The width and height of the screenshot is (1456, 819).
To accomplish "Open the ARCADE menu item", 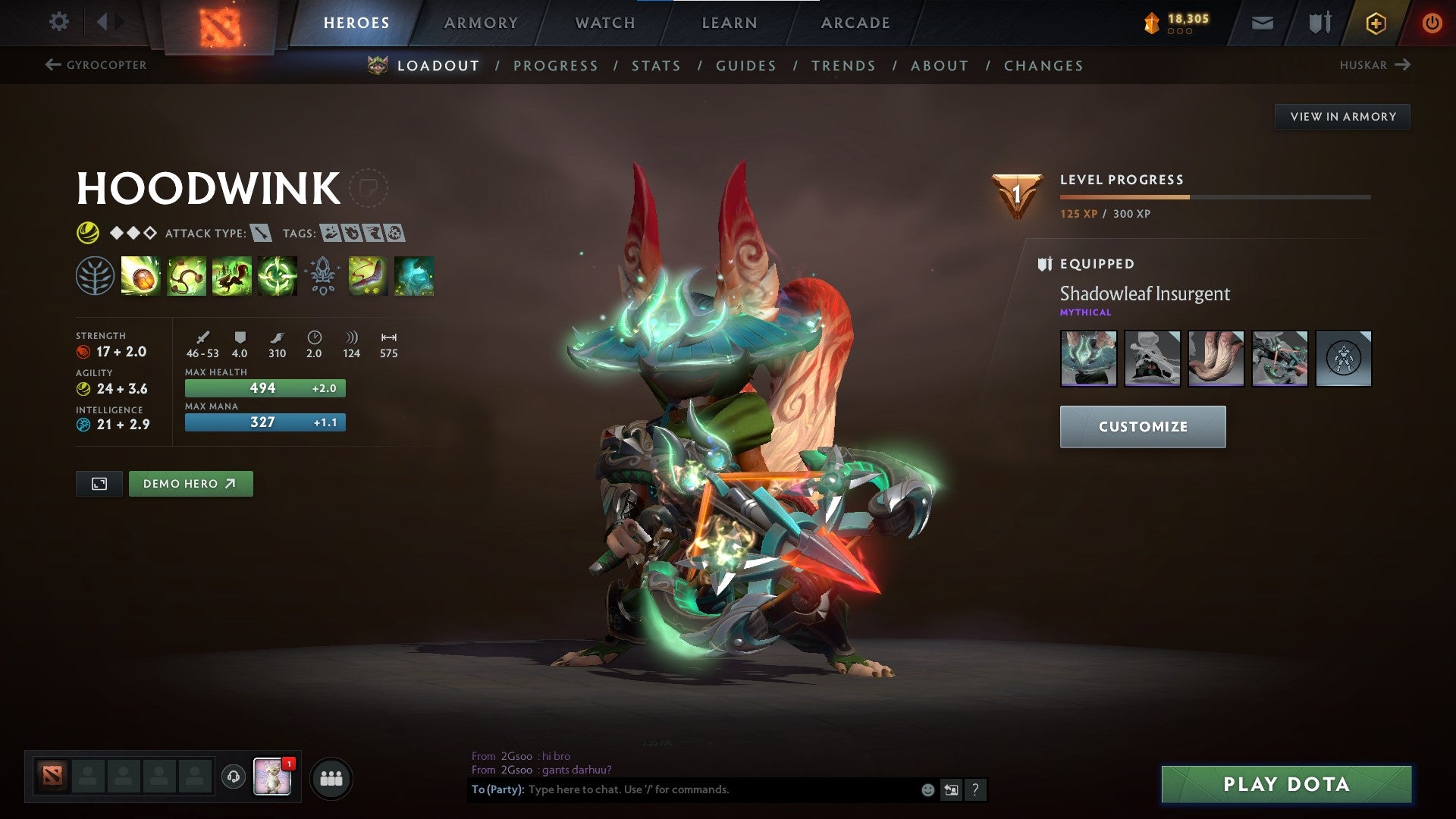I will point(855,23).
